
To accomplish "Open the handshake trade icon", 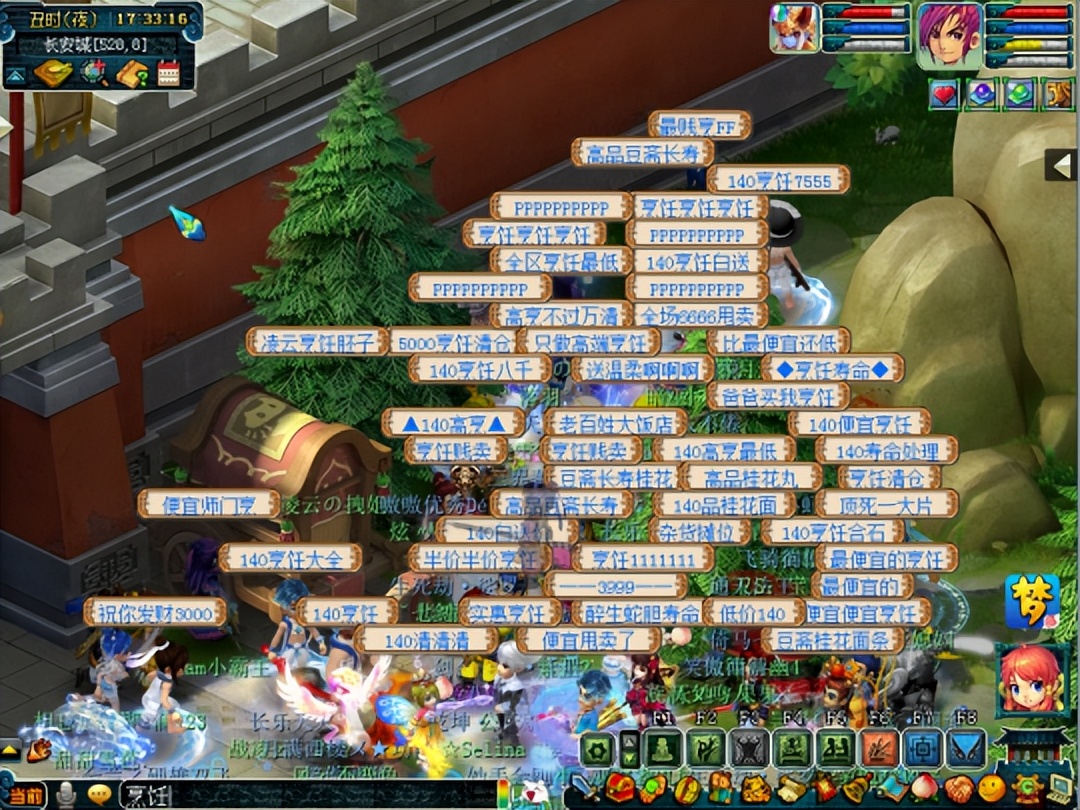I will 959,789.
